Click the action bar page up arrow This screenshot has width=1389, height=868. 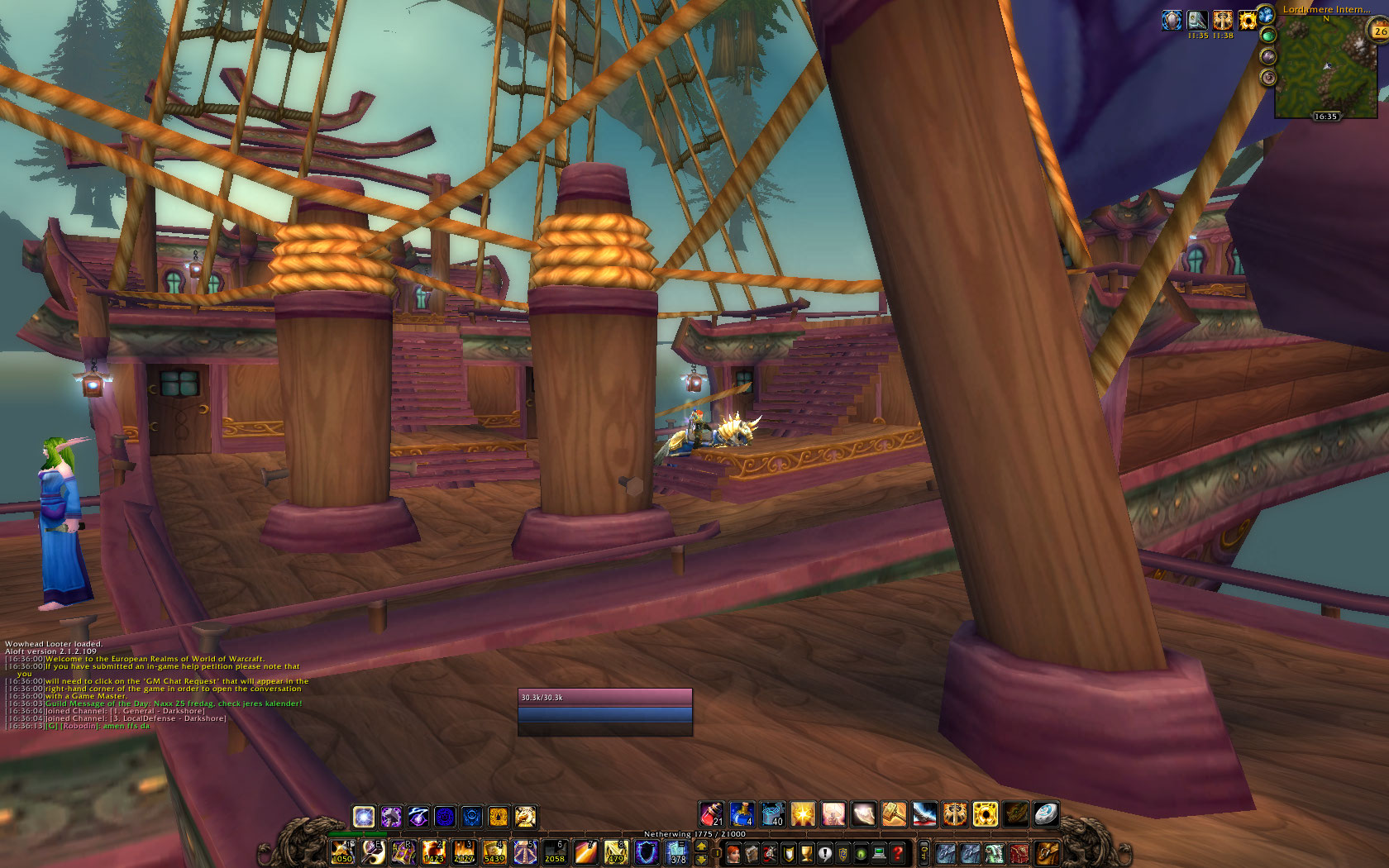click(702, 846)
